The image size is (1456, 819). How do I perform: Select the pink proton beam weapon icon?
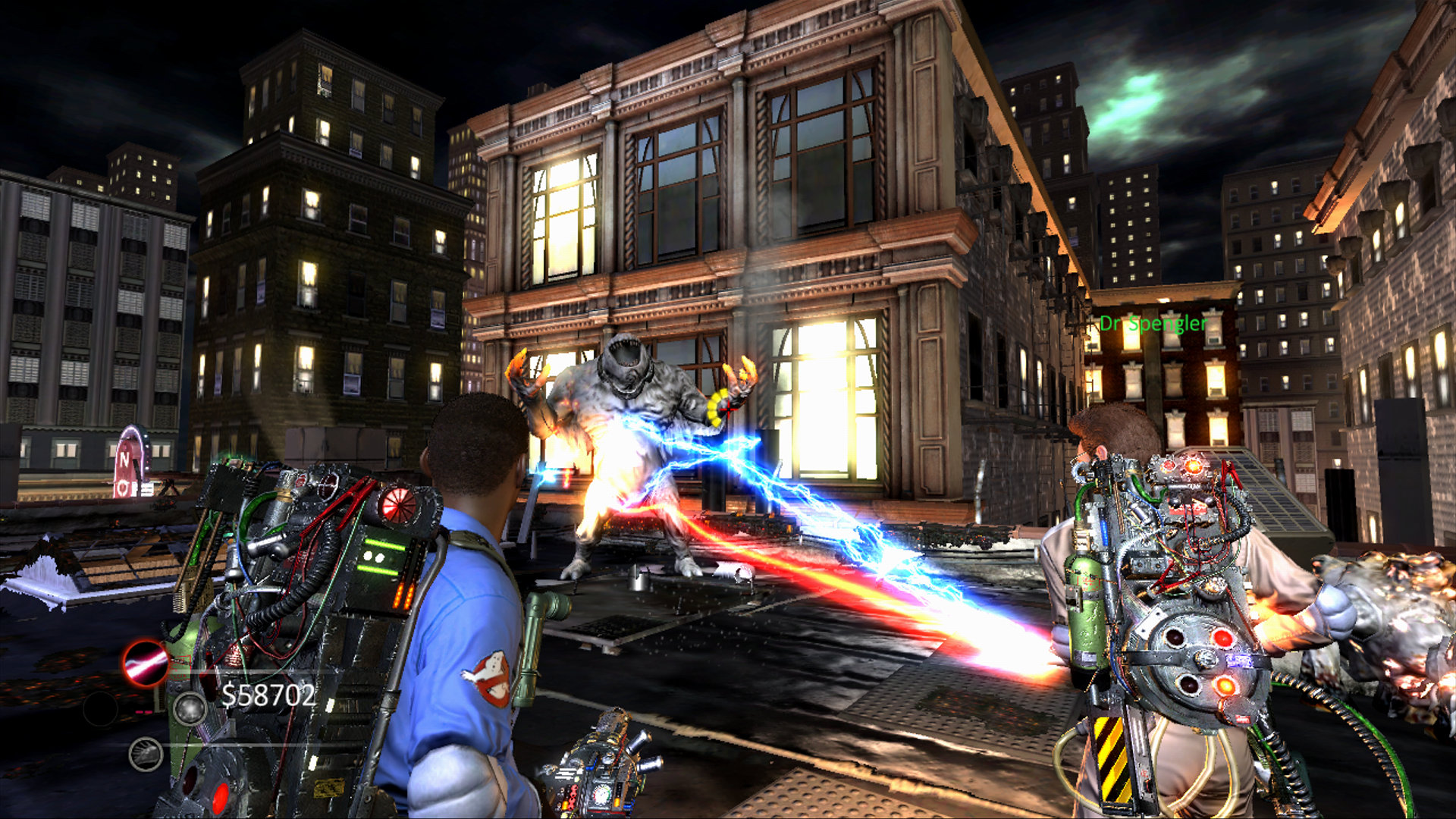[x=143, y=663]
